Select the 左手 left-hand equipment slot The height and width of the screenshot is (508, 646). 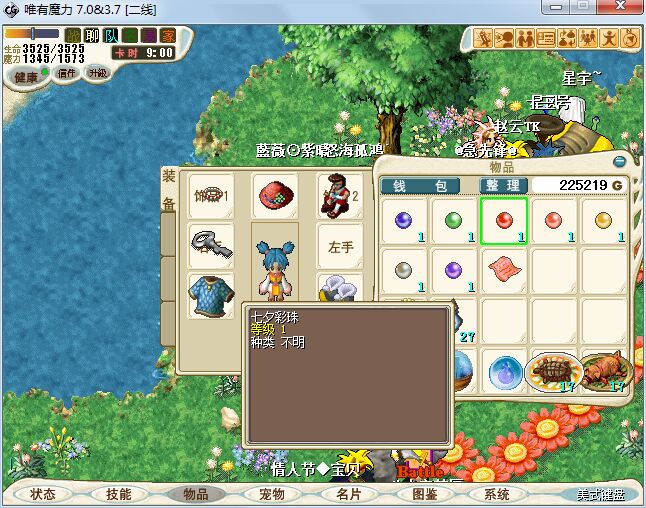(x=340, y=247)
